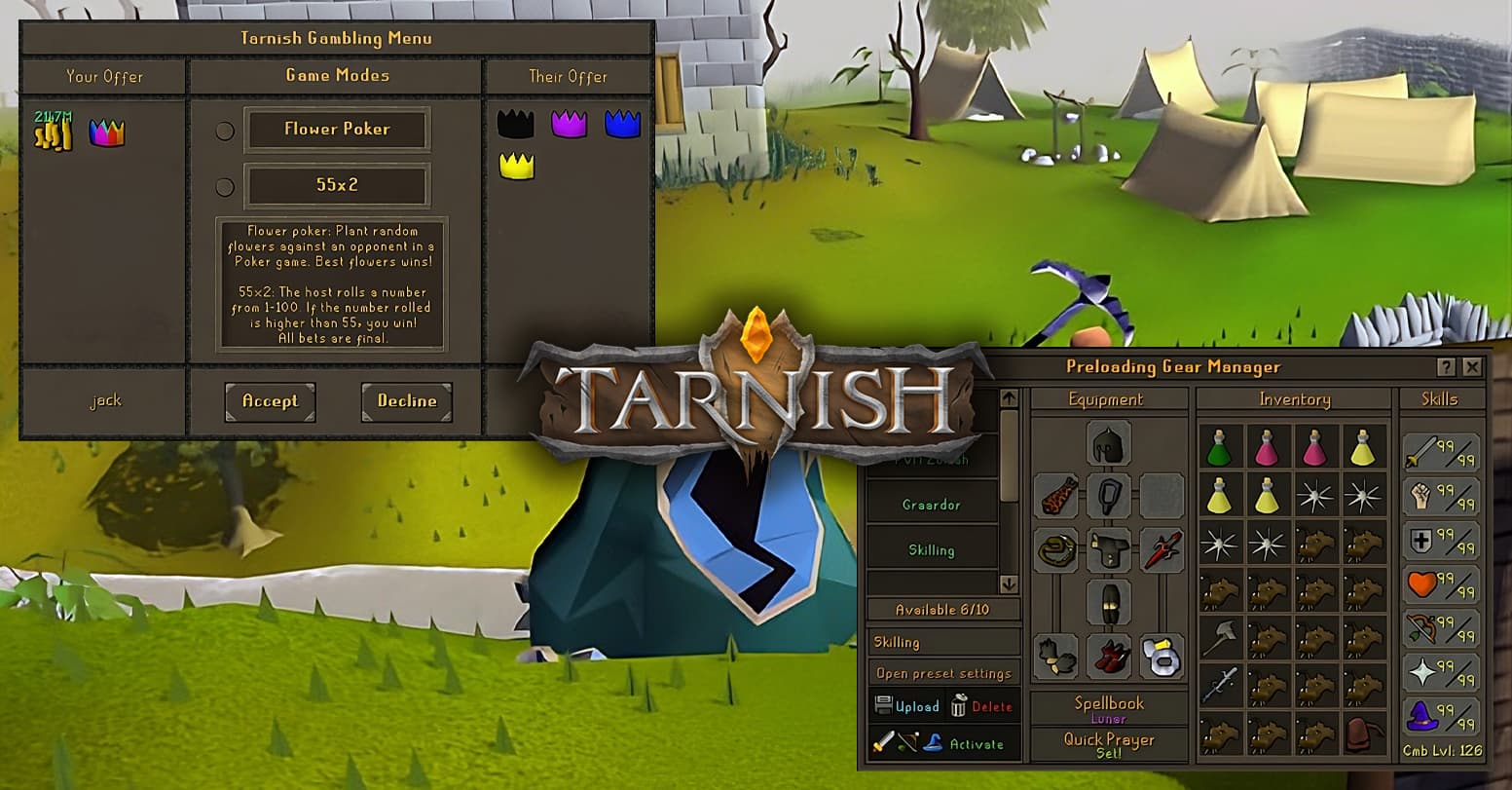This screenshot has width=1512, height=790.
Task: Select the Magic wizard hat skill icon
Action: pos(1421,717)
